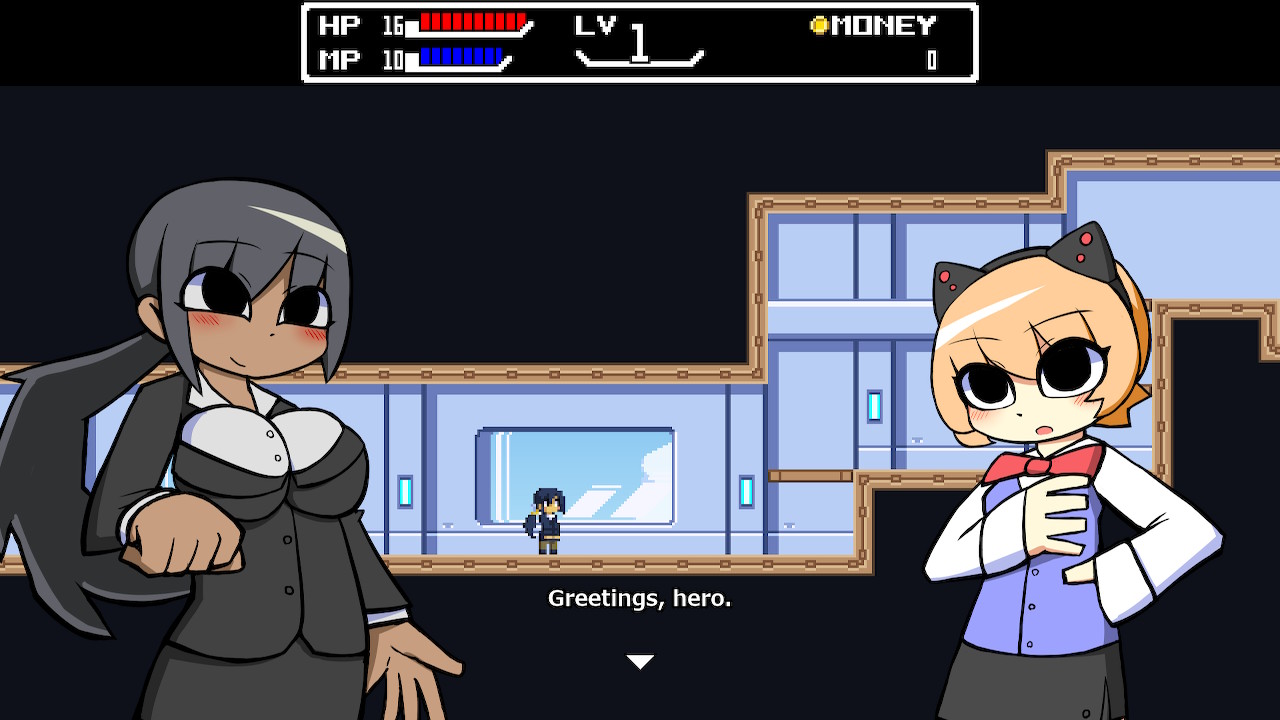Click the pixel hero sprite in the hallway
Viewport: 1280px width, 720px height.
[545, 520]
